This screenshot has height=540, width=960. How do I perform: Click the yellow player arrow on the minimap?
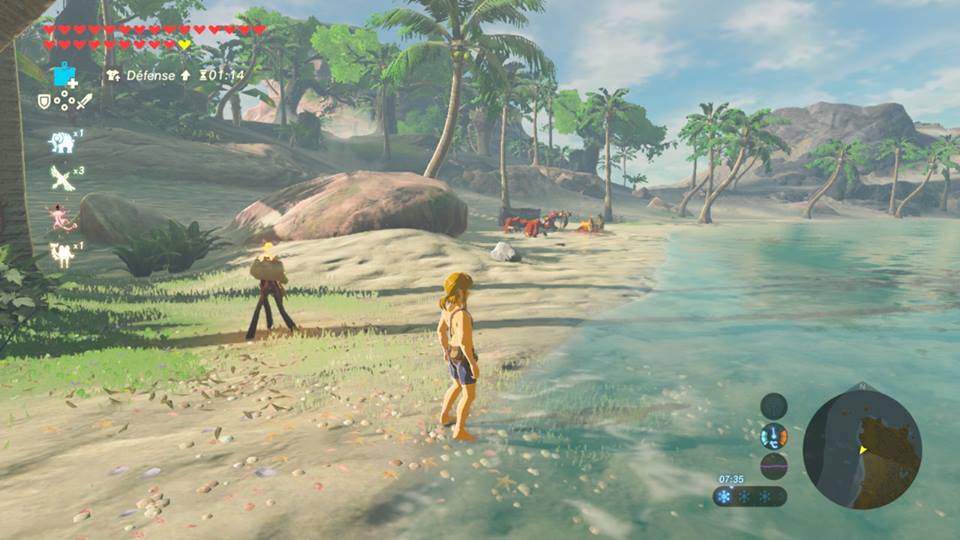(x=863, y=450)
